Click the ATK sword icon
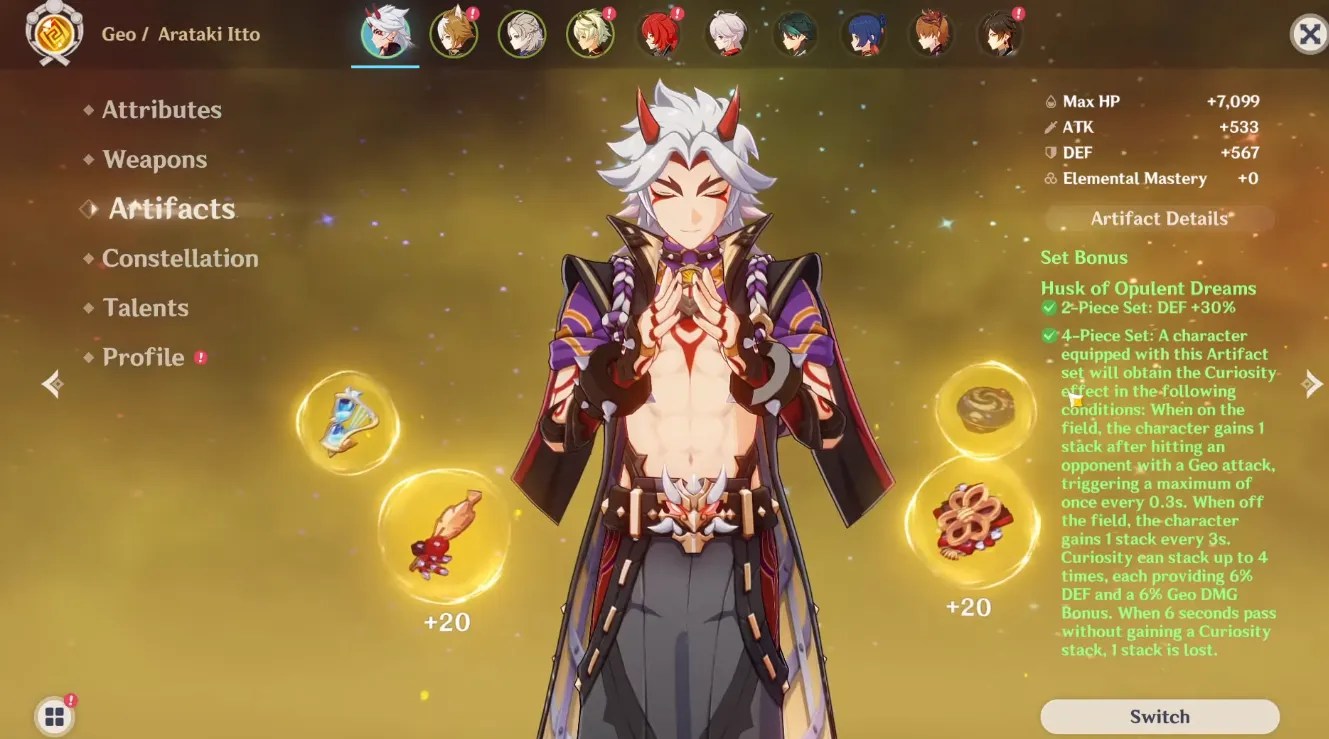This screenshot has height=739, width=1329. point(1051,127)
